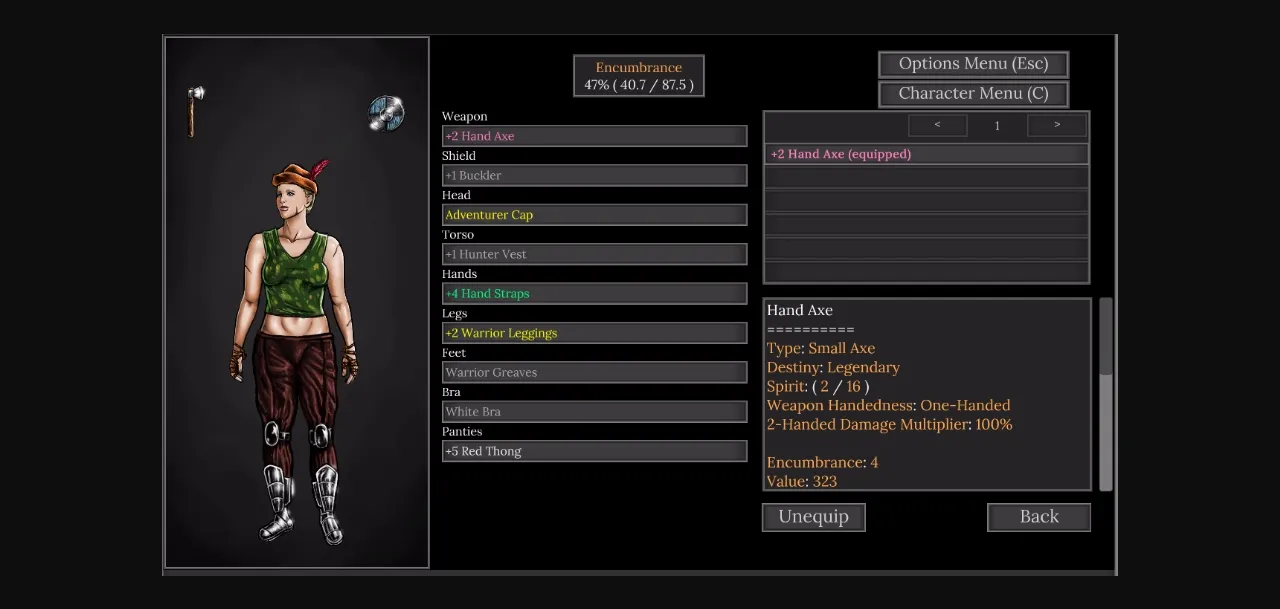
Task: Go to next inventory page
Action: tap(1057, 125)
